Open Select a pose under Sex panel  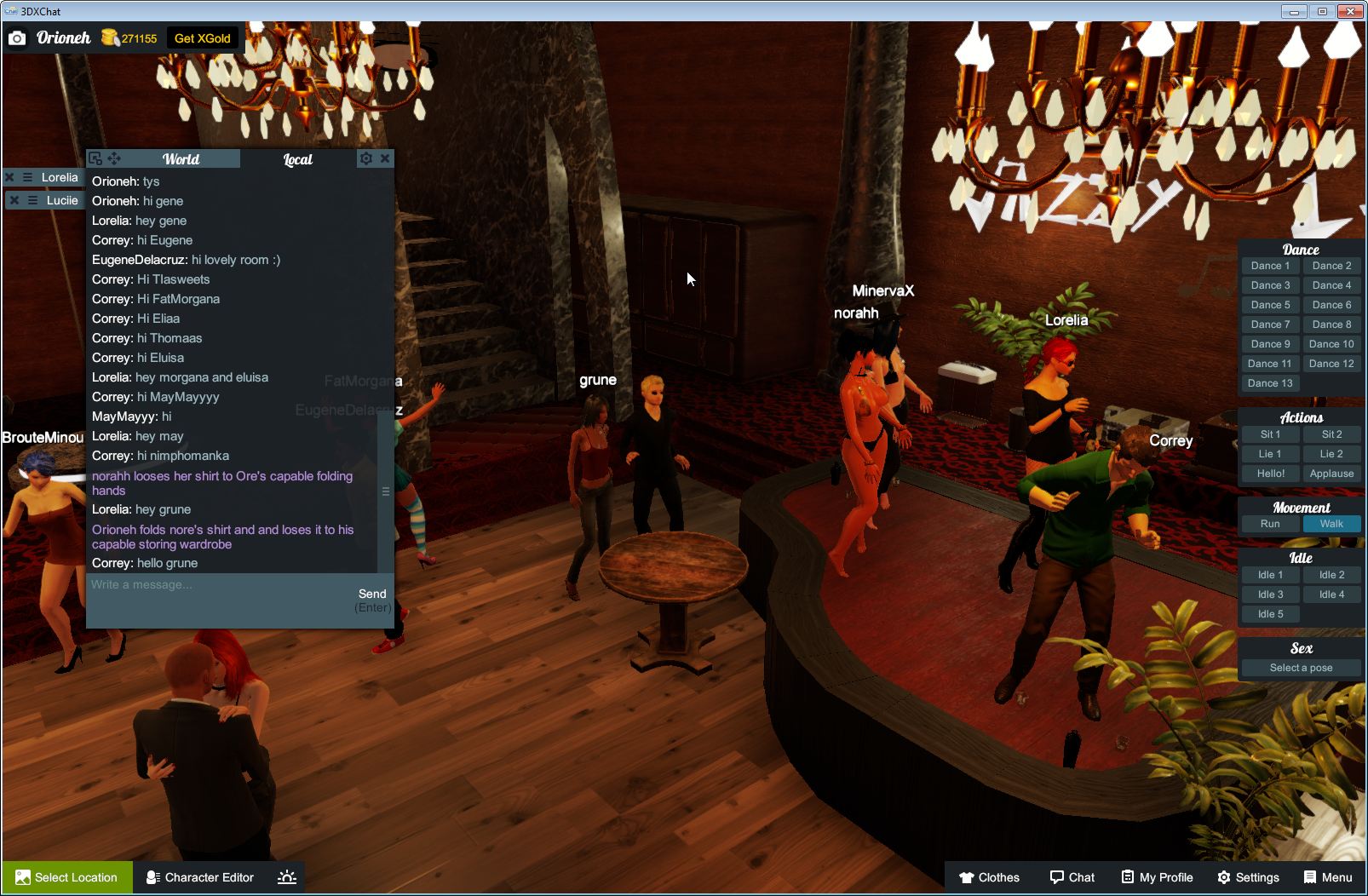(1301, 668)
